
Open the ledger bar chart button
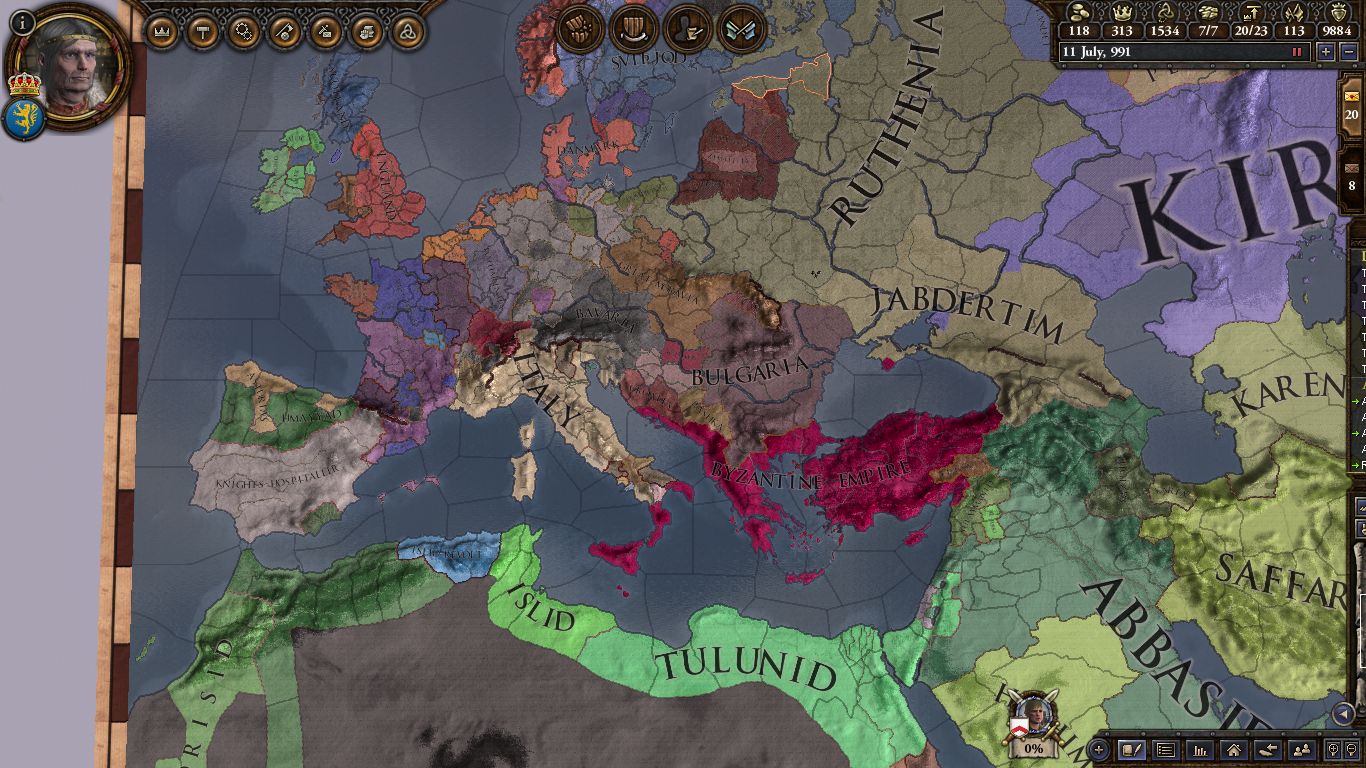tap(1200, 749)
